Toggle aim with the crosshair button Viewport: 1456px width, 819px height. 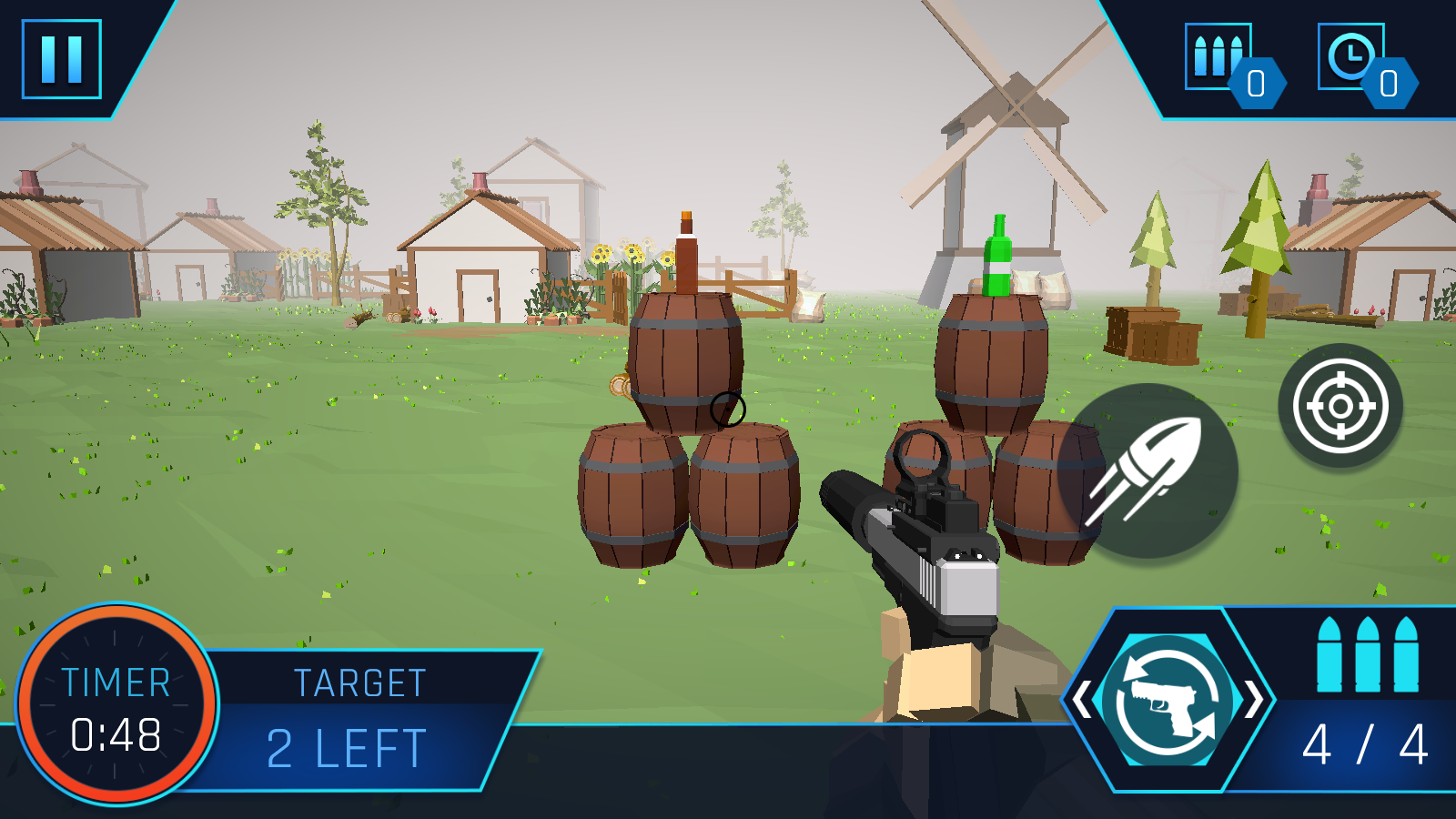[1340, 406]
